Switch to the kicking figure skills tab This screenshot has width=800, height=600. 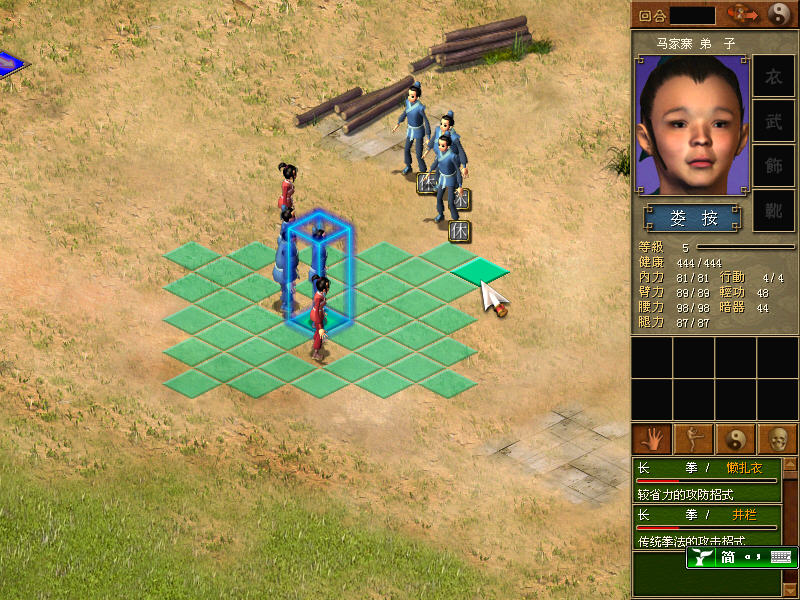coord(692,438)
